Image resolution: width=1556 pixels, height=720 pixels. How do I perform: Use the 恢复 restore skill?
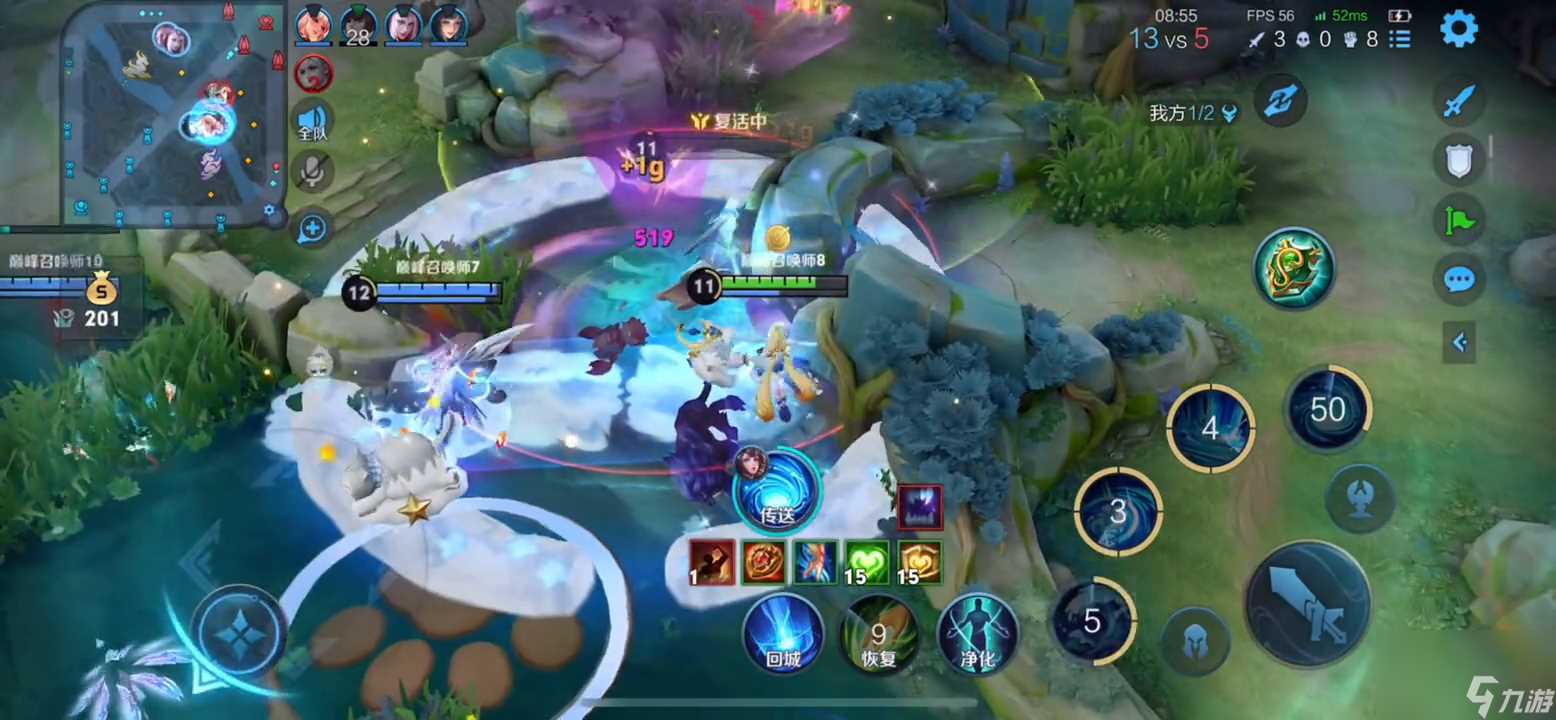(x=879, y=634)
